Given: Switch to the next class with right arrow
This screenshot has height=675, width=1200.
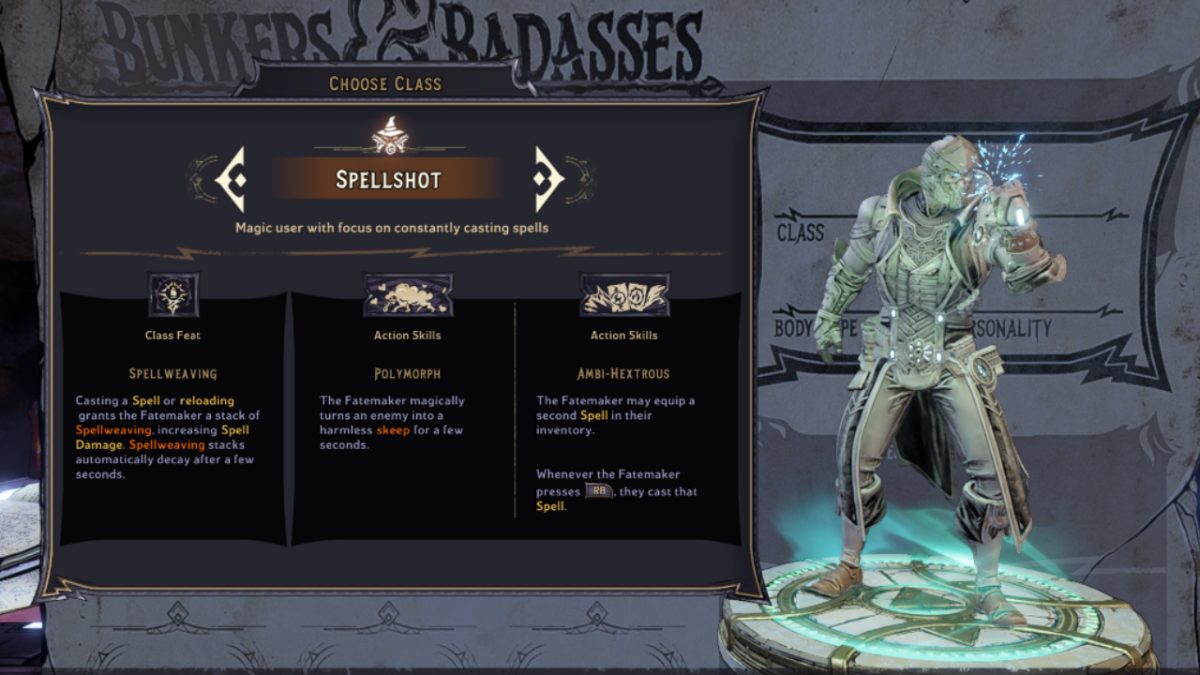Looking at the screenshot, I should 548,180.
